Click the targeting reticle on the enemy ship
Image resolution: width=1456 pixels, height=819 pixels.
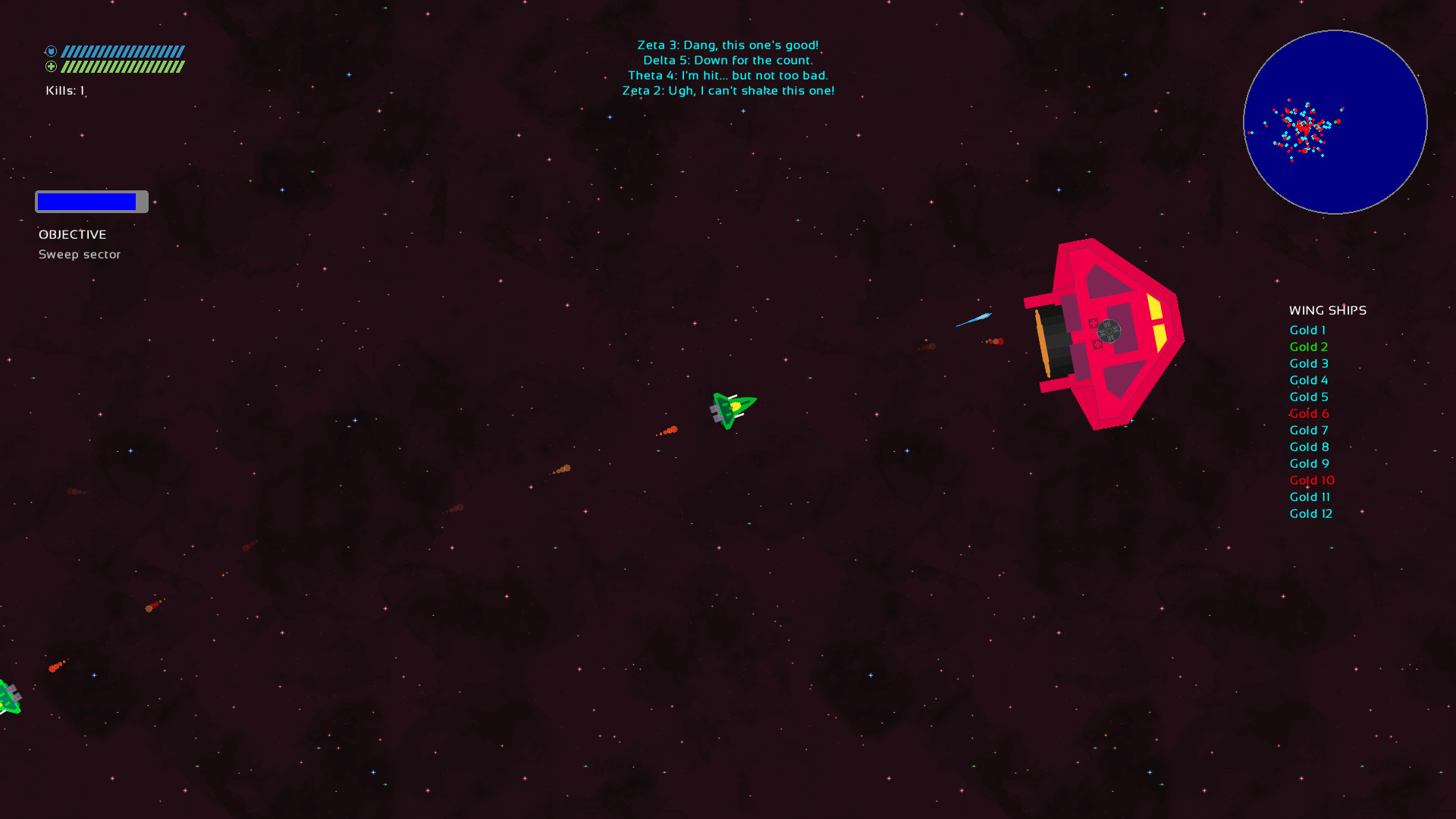(x=1109, y=331)
